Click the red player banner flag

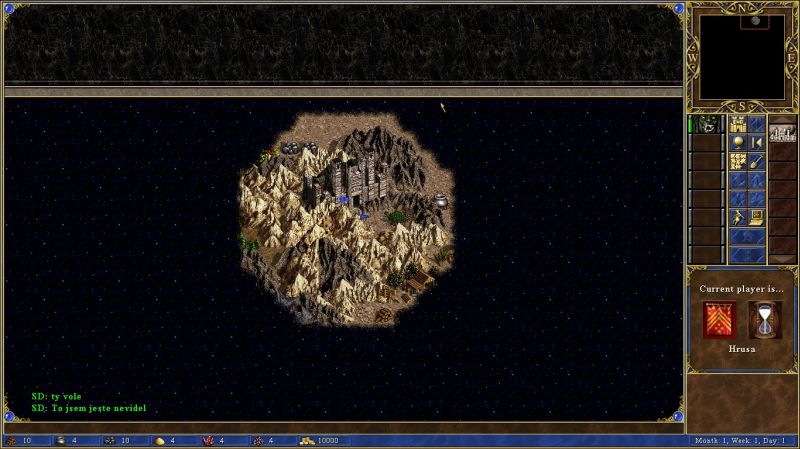coord(719,320)
